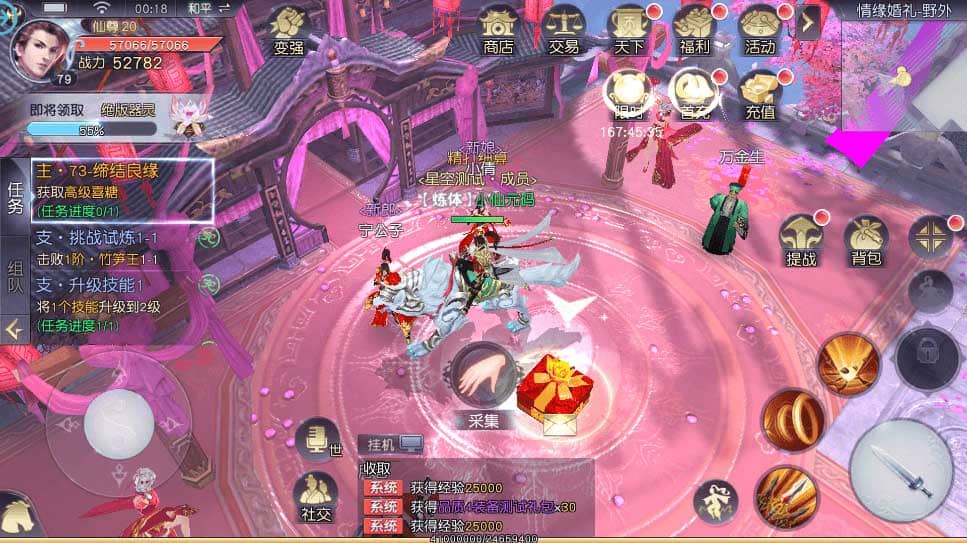Open the 社交 social menu

(318, 495)
